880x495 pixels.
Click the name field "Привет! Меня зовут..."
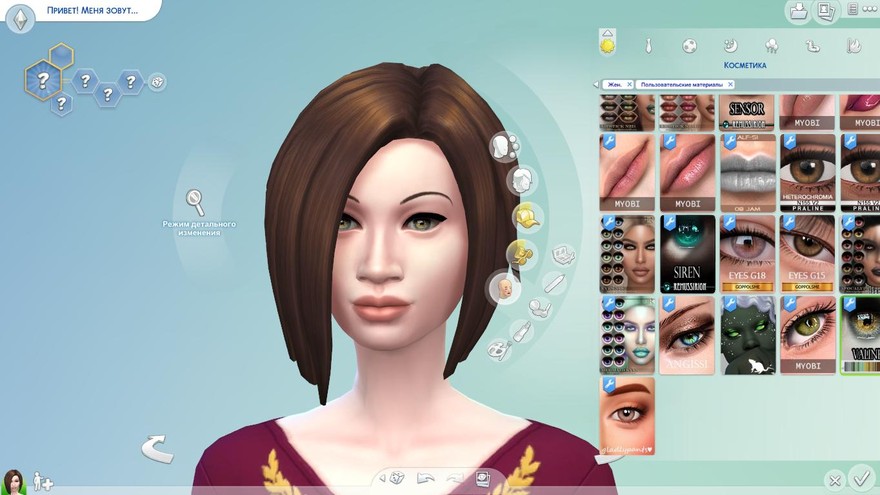(92, 12)
